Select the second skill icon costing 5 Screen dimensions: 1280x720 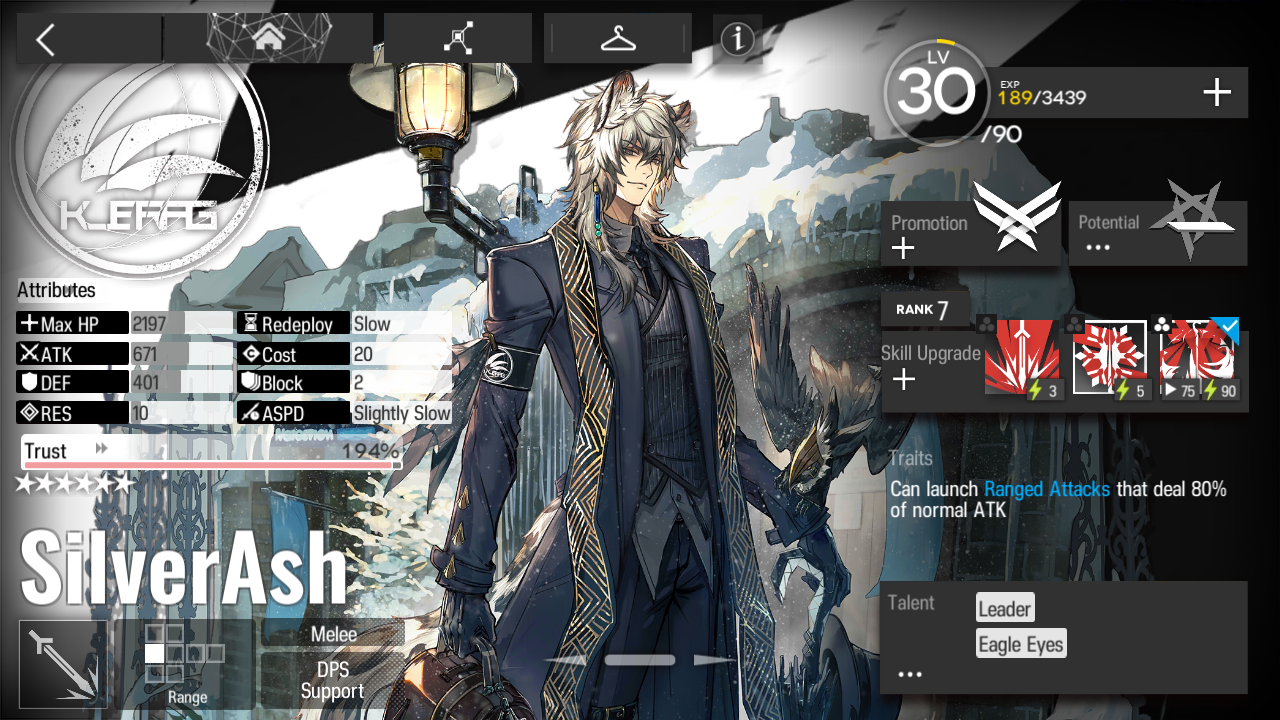(x=1109, y=358)
